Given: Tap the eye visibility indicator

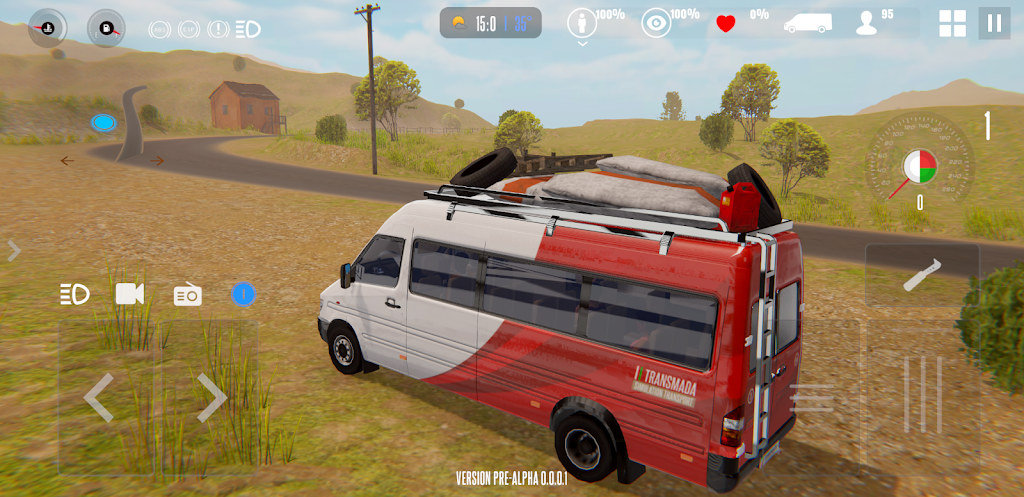Looking at the screenshot, I should pos(656,24).
